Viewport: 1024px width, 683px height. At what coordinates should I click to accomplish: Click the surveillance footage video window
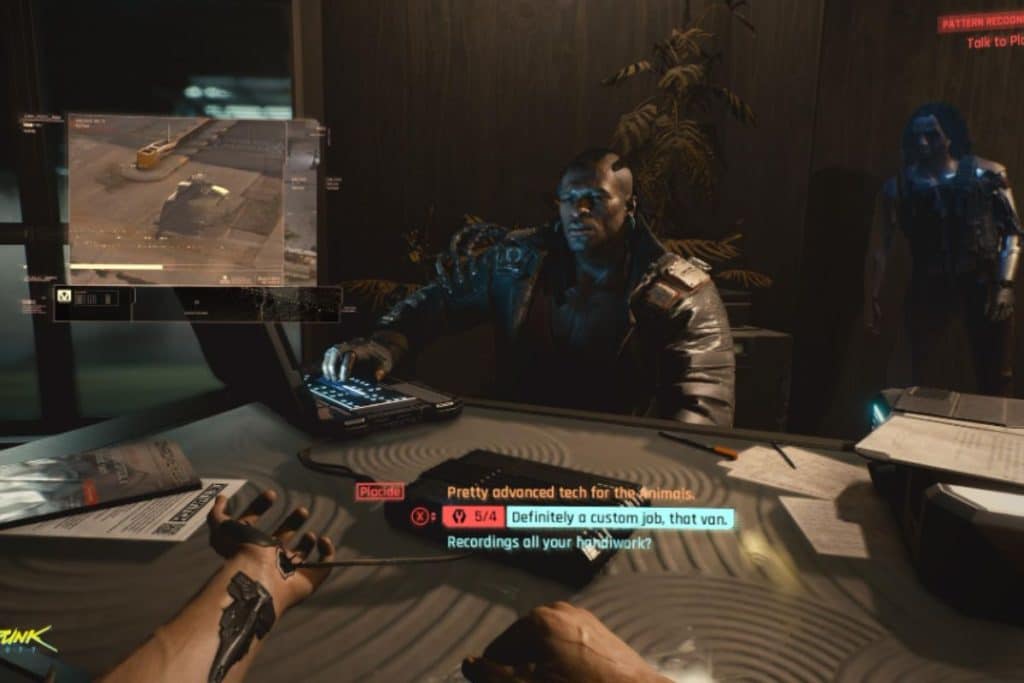point(192,200)
